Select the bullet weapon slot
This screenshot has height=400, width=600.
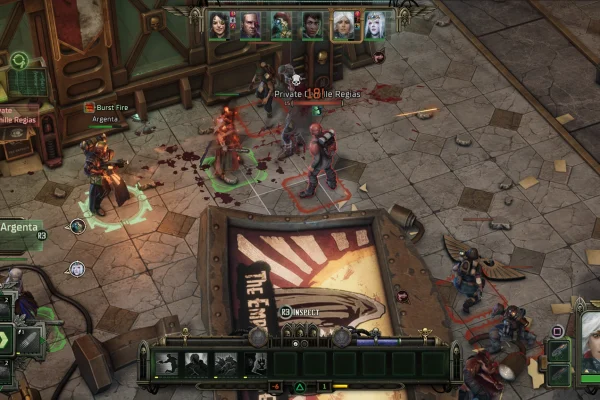[x=30, y=338]
